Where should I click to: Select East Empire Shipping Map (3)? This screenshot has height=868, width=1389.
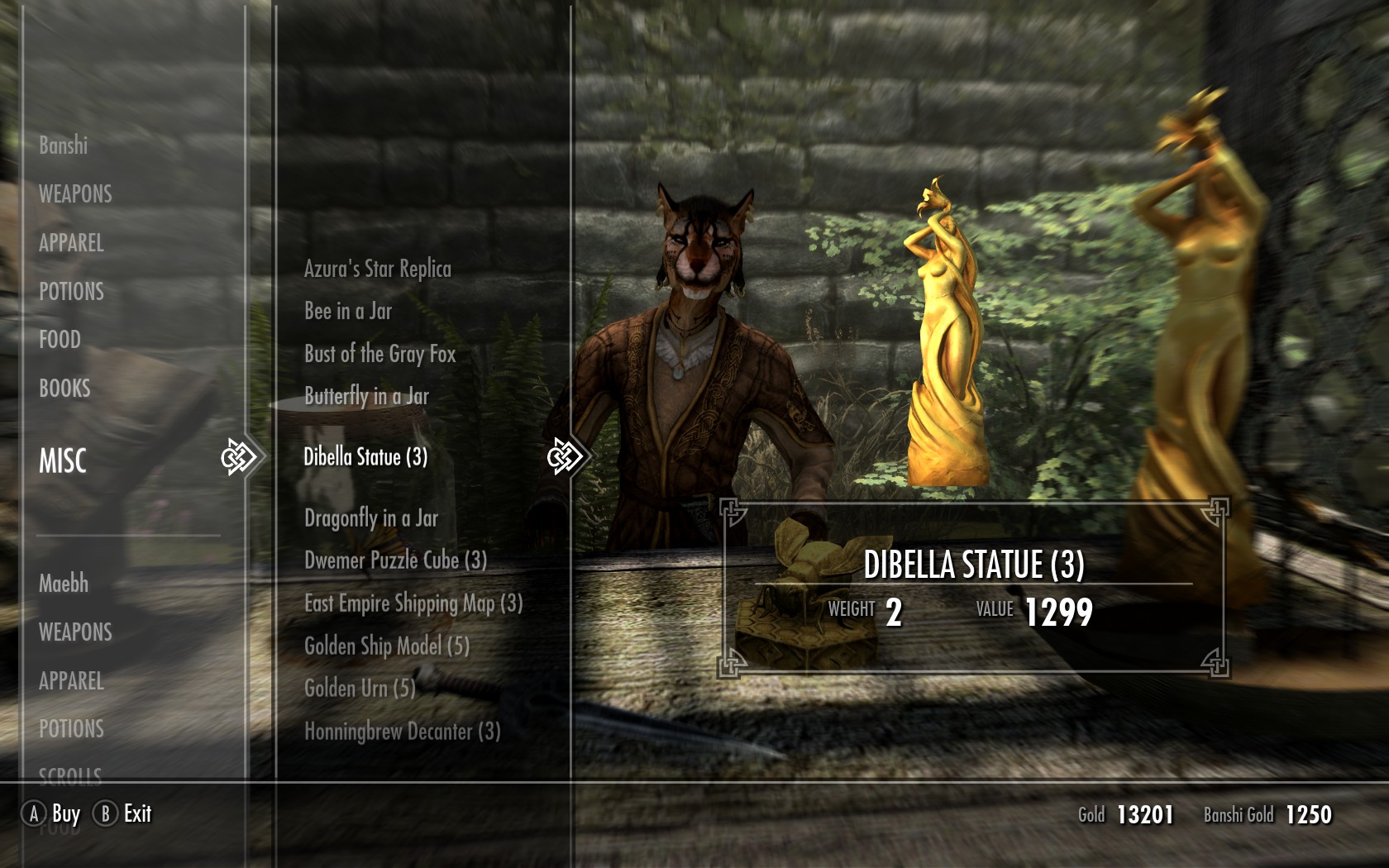pyautogui.click(x=413, y=603)
